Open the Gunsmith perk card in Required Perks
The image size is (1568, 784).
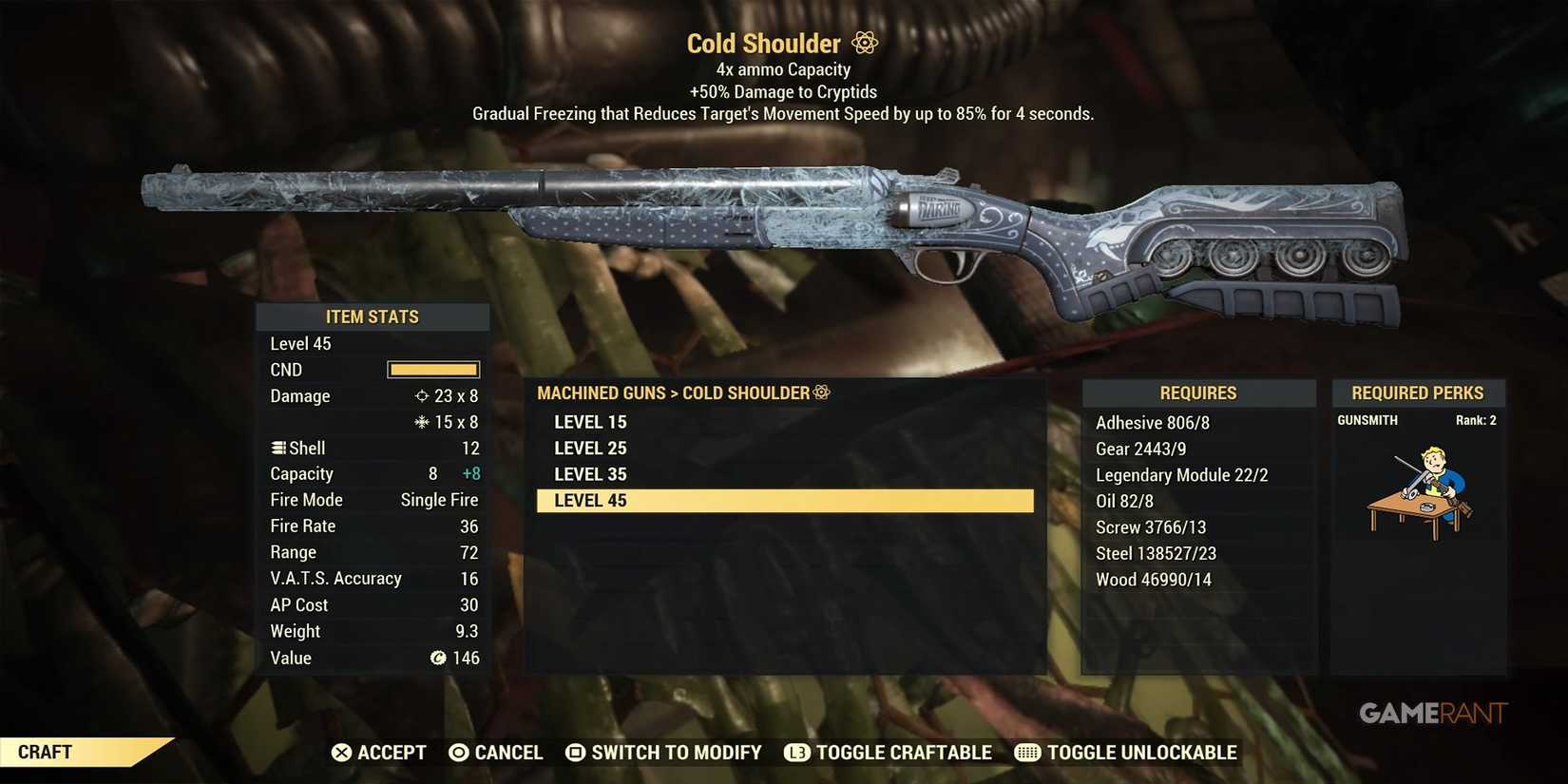pos(1418,485)
